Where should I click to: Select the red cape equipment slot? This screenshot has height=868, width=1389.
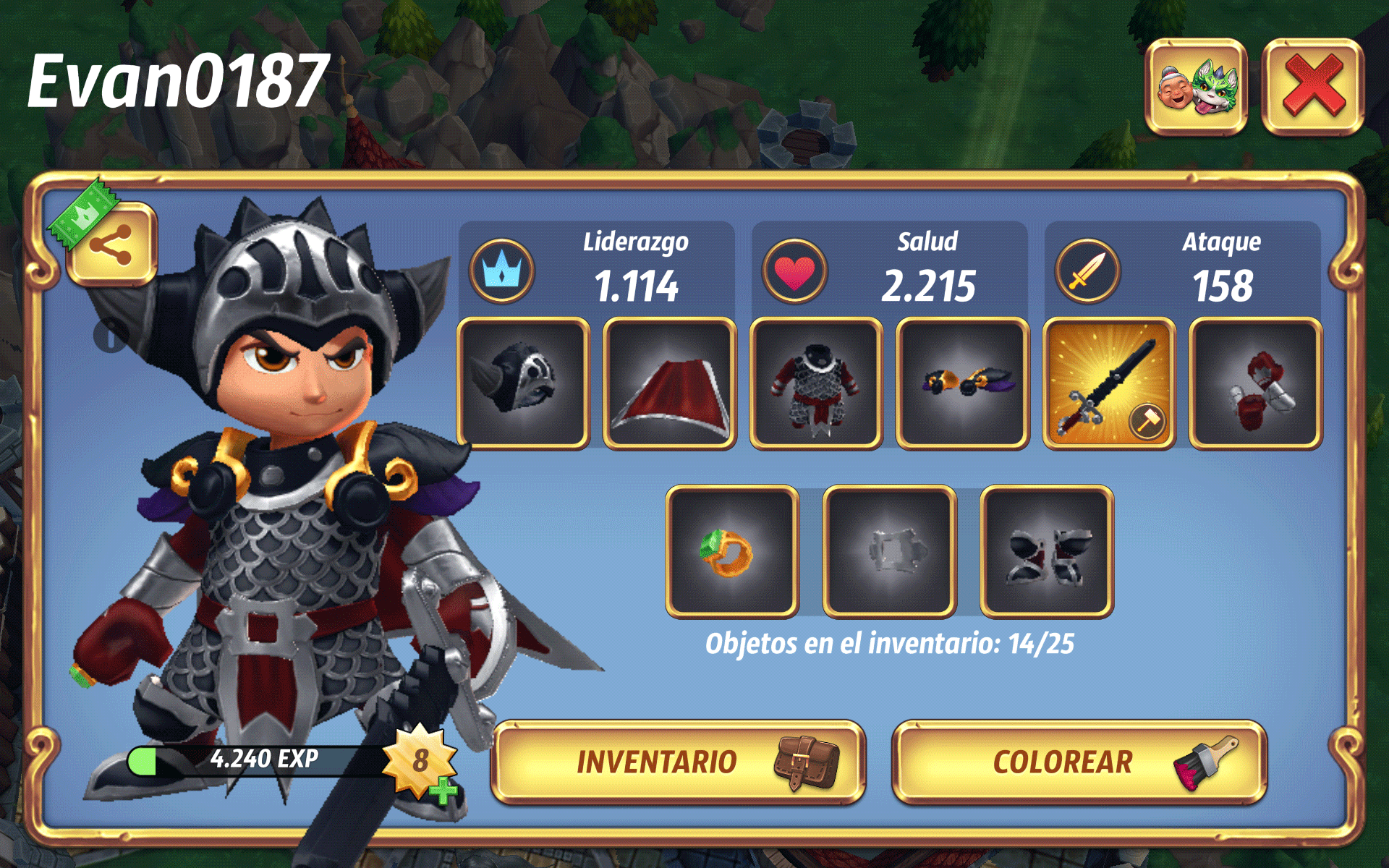[x=670, y=383]
